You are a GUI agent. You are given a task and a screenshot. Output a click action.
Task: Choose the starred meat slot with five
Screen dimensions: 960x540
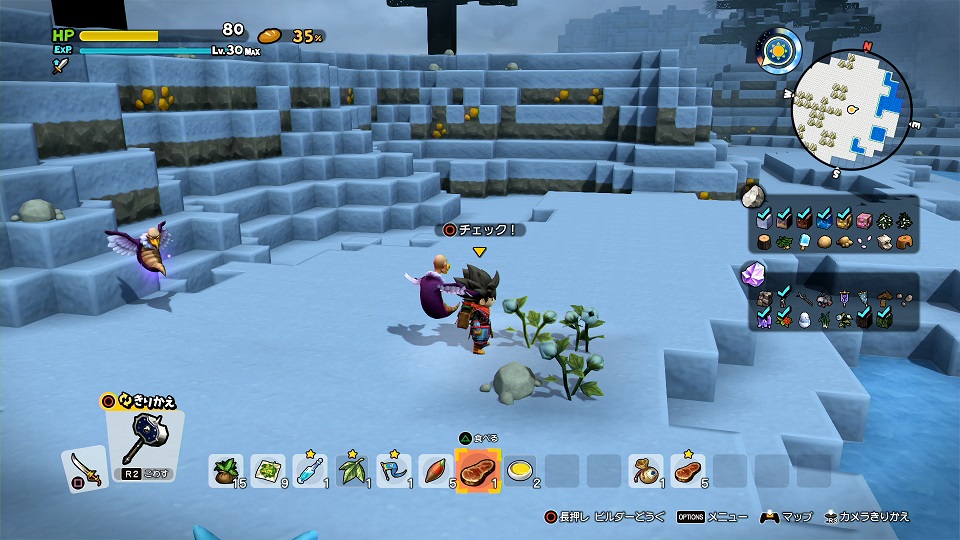(x=687, y=470)
